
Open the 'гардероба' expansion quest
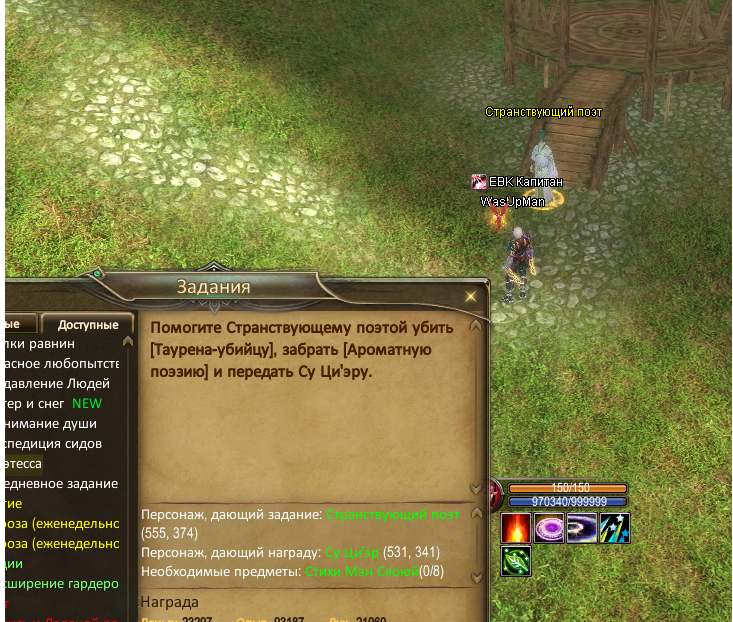[x=62, y=584]
